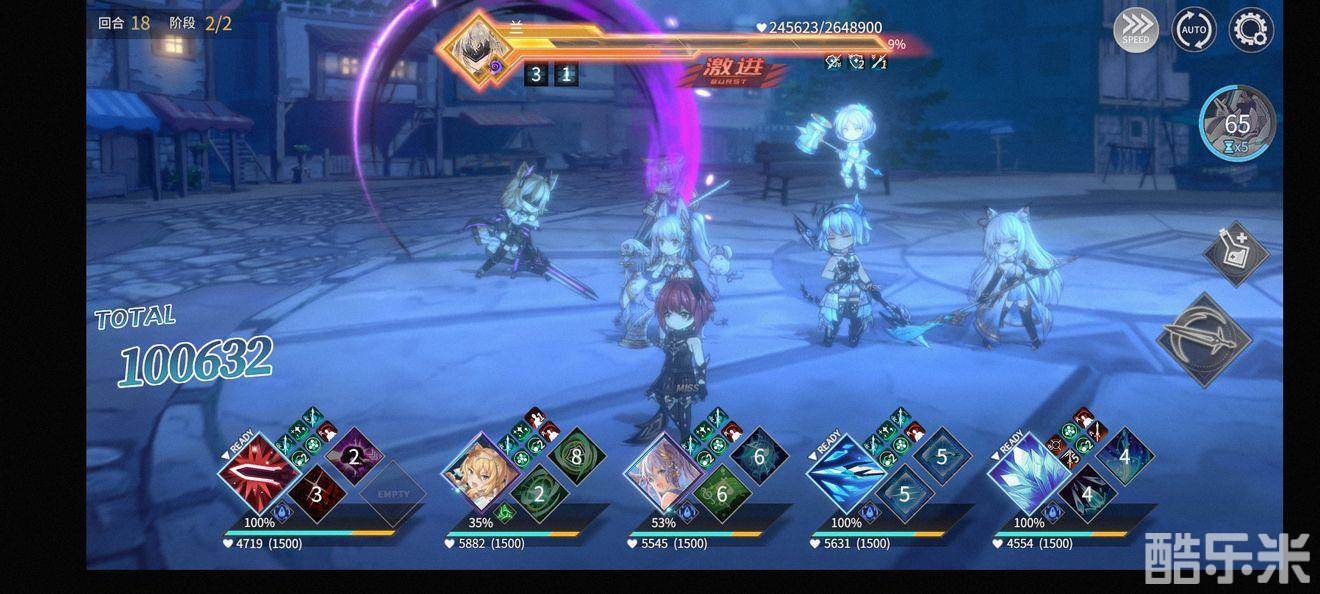Click the EMPTY skill slot
This screenshot has width=1320, height=594.
(x=393, y=494)
